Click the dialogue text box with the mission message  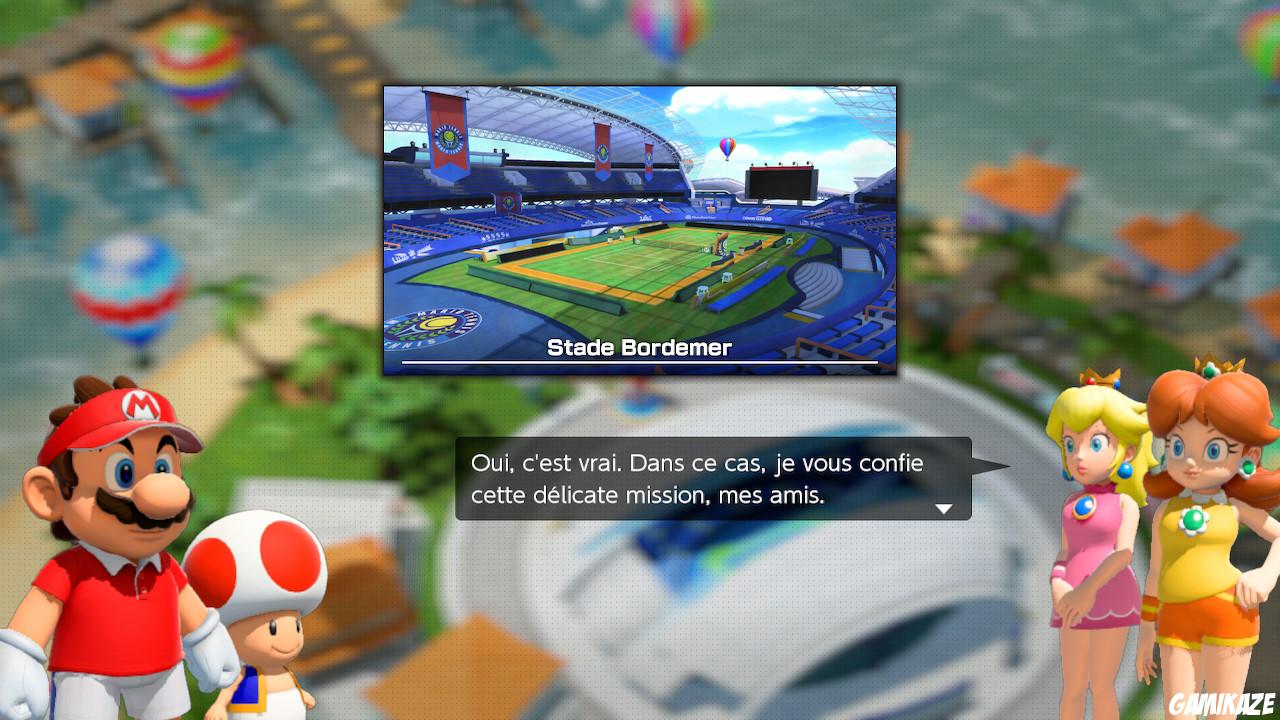point(700,480)
